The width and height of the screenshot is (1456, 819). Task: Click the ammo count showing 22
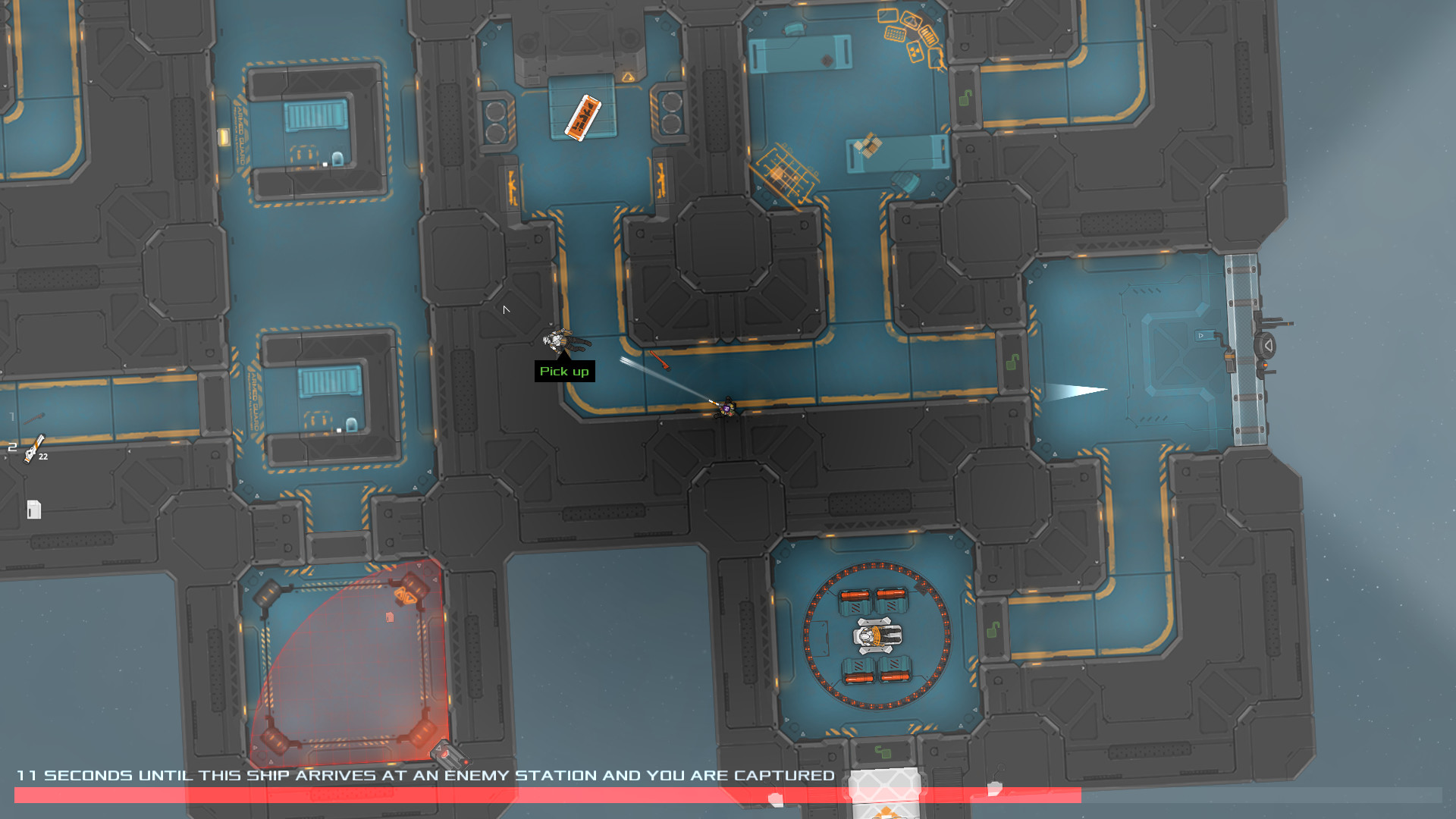tap(43, 457)
